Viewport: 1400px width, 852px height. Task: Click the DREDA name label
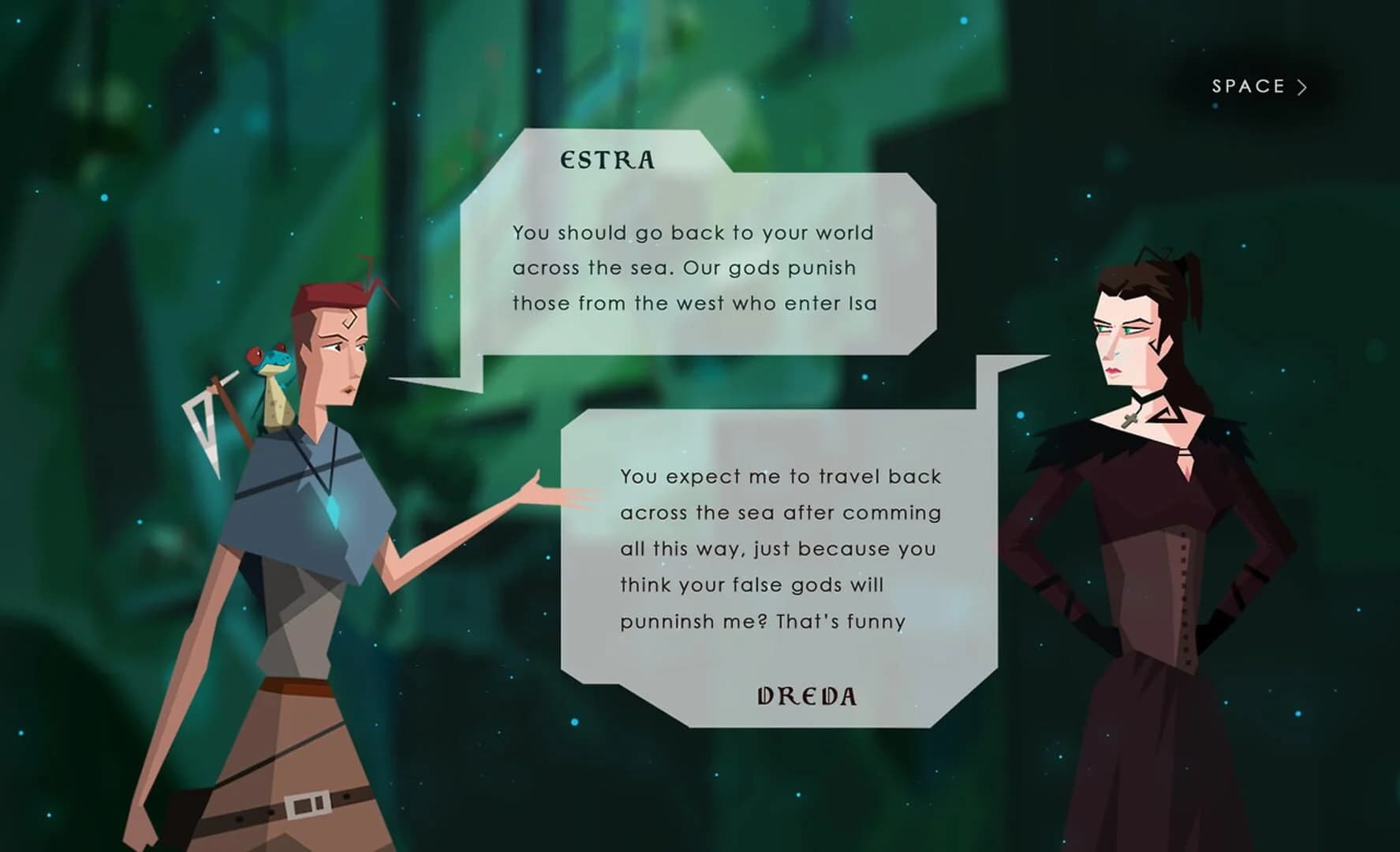tap(806, 696)
